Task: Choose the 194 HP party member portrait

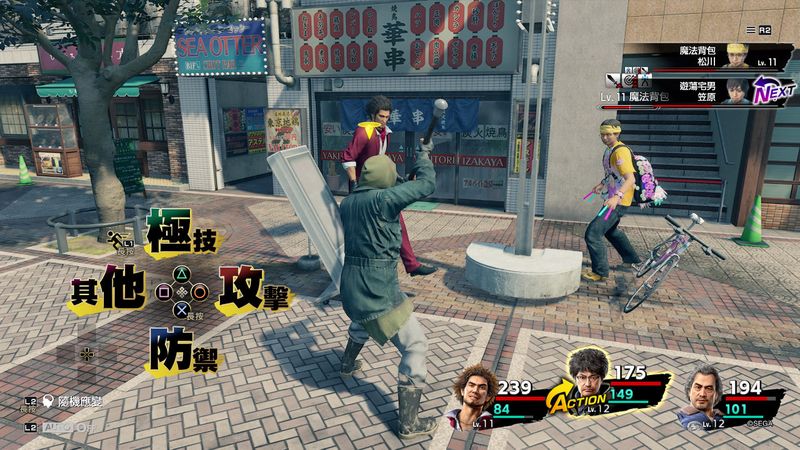Action: [x=708, y=394]
